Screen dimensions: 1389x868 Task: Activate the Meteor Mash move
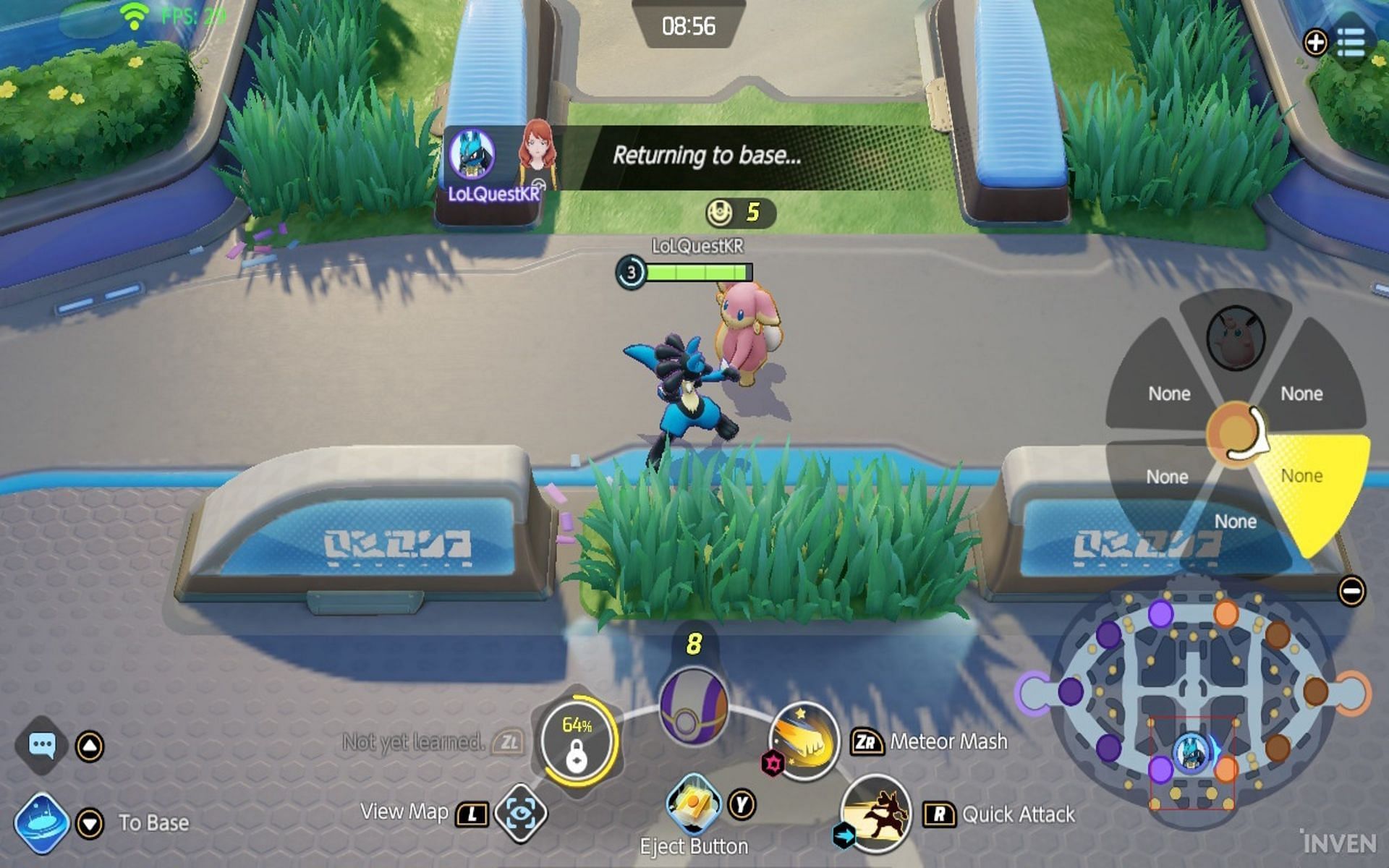804,741
